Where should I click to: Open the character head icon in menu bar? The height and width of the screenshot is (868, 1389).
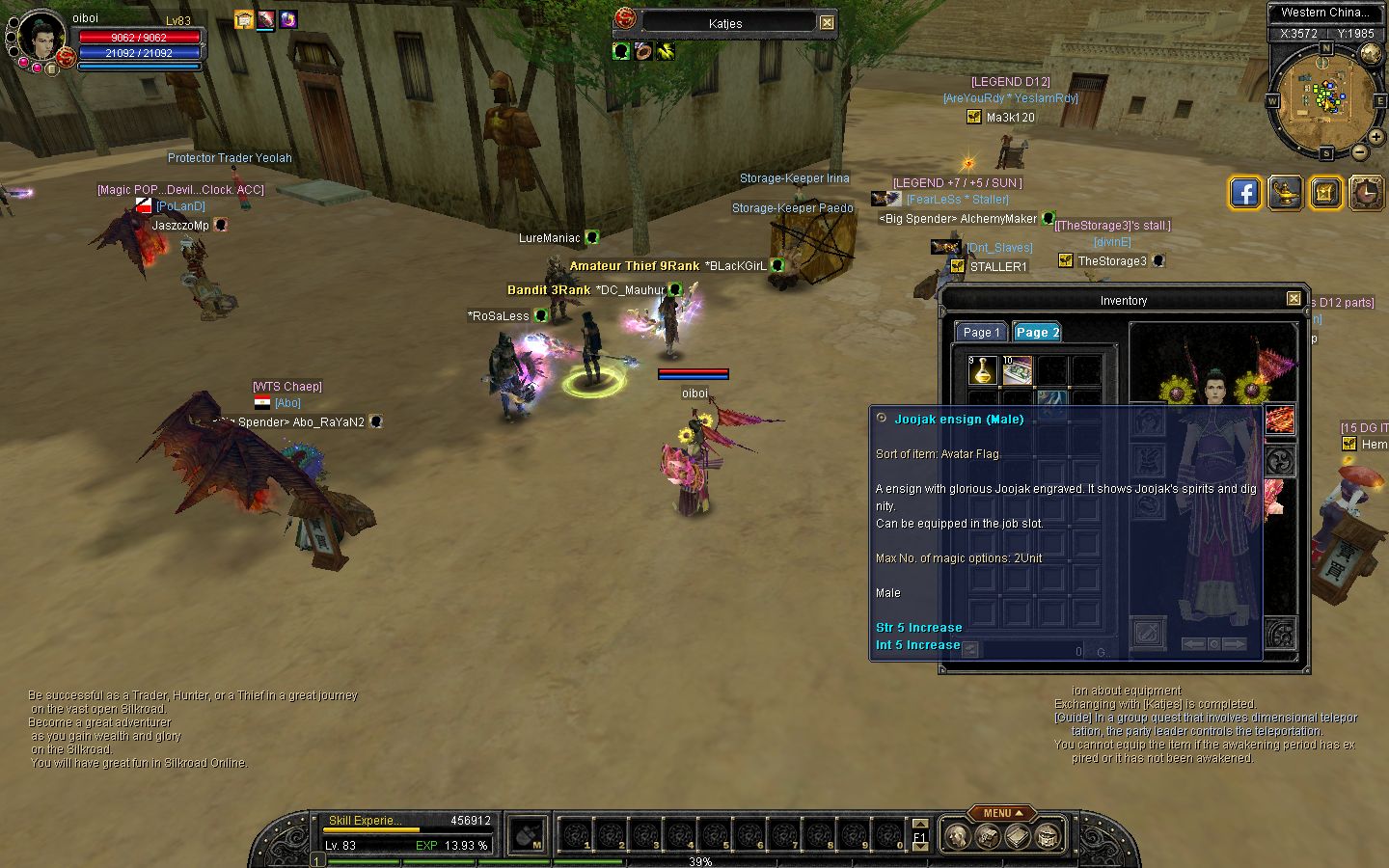(956, 836)
